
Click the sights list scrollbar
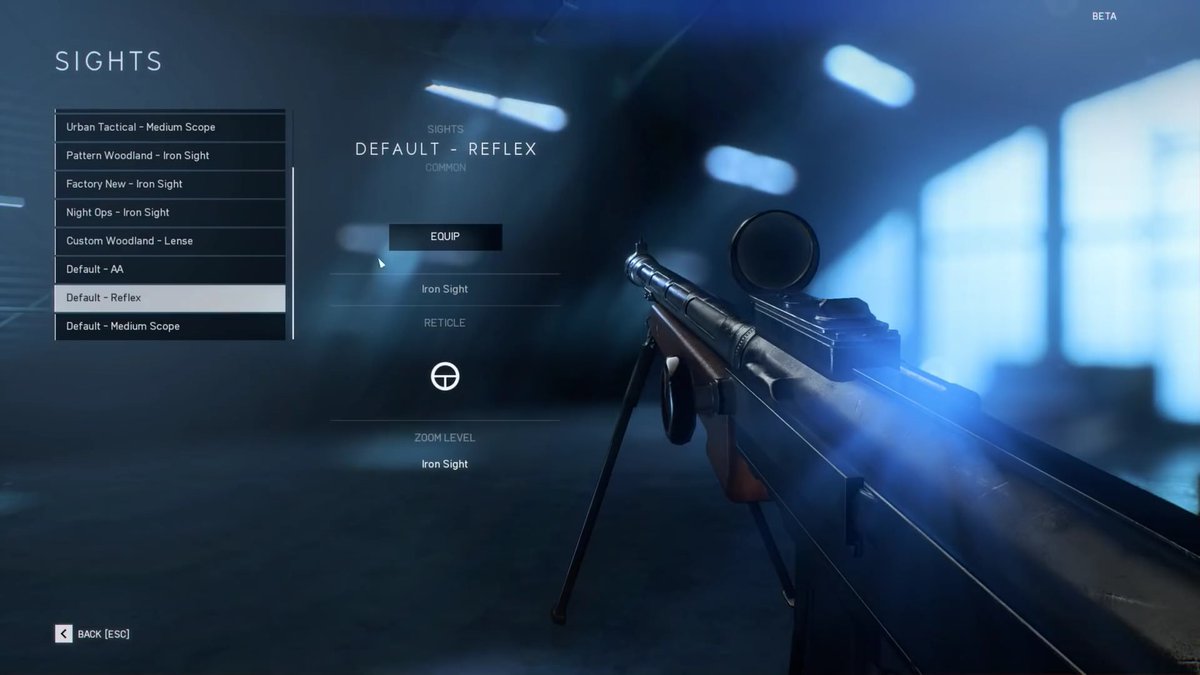(x=293, y=252)
